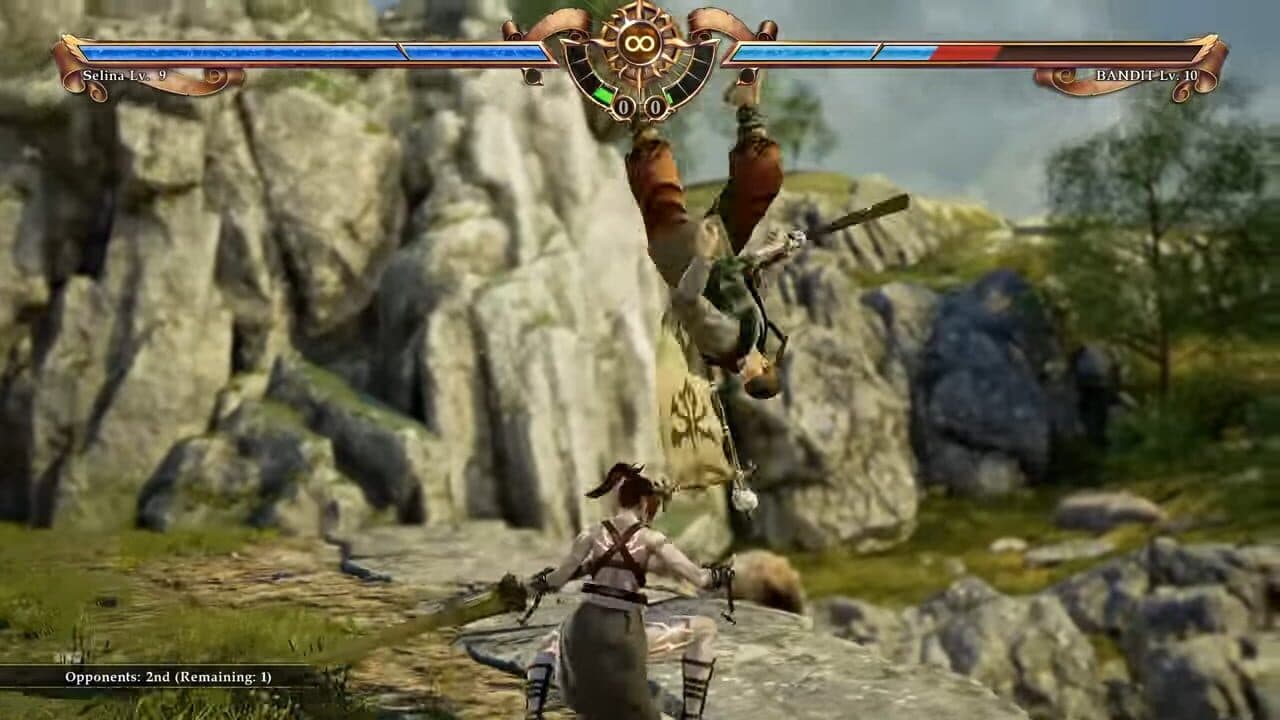Click the round orb below Selina's health bar

click(533, 77)
